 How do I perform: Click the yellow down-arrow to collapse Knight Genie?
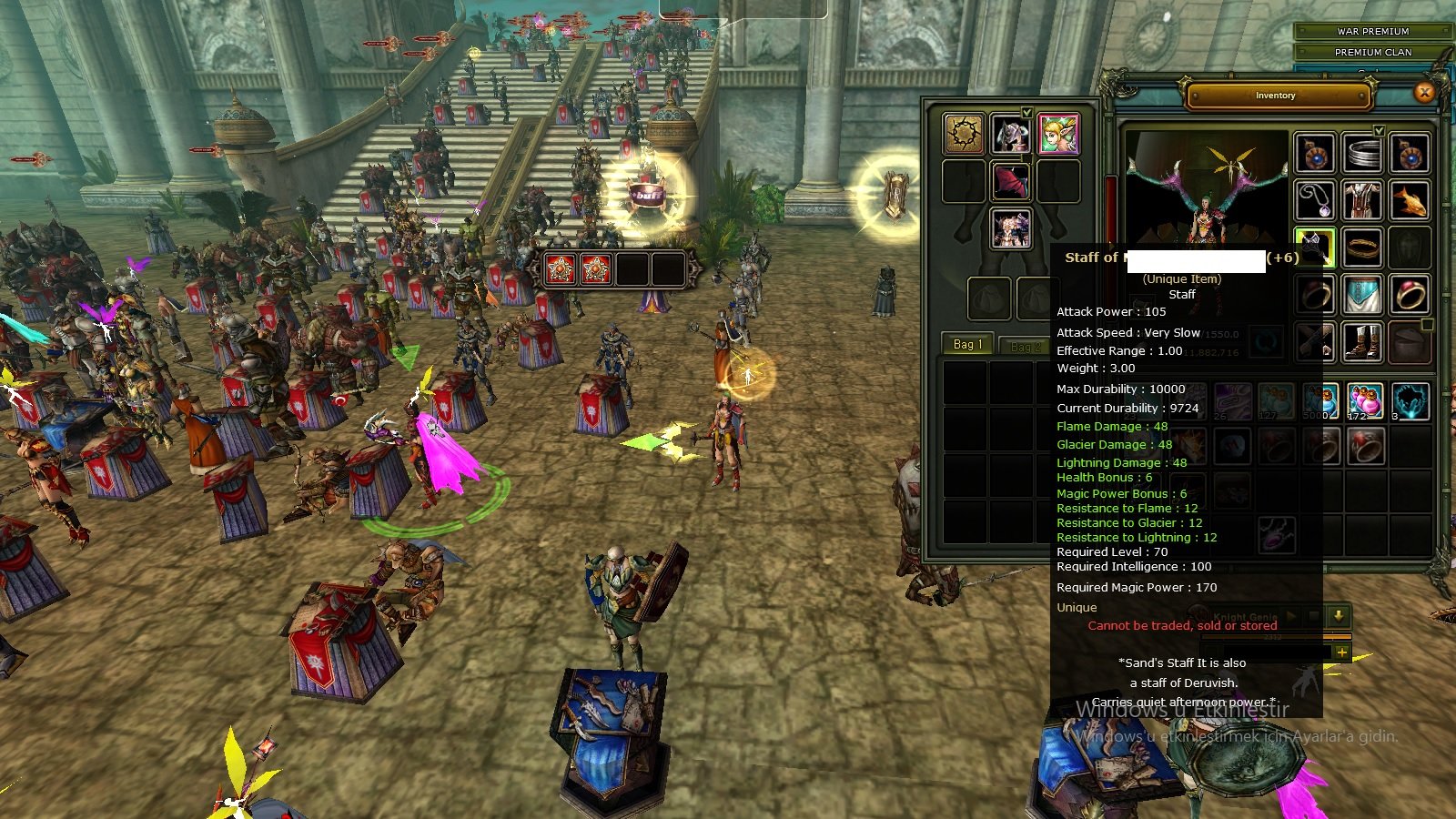pos(1339,617)
